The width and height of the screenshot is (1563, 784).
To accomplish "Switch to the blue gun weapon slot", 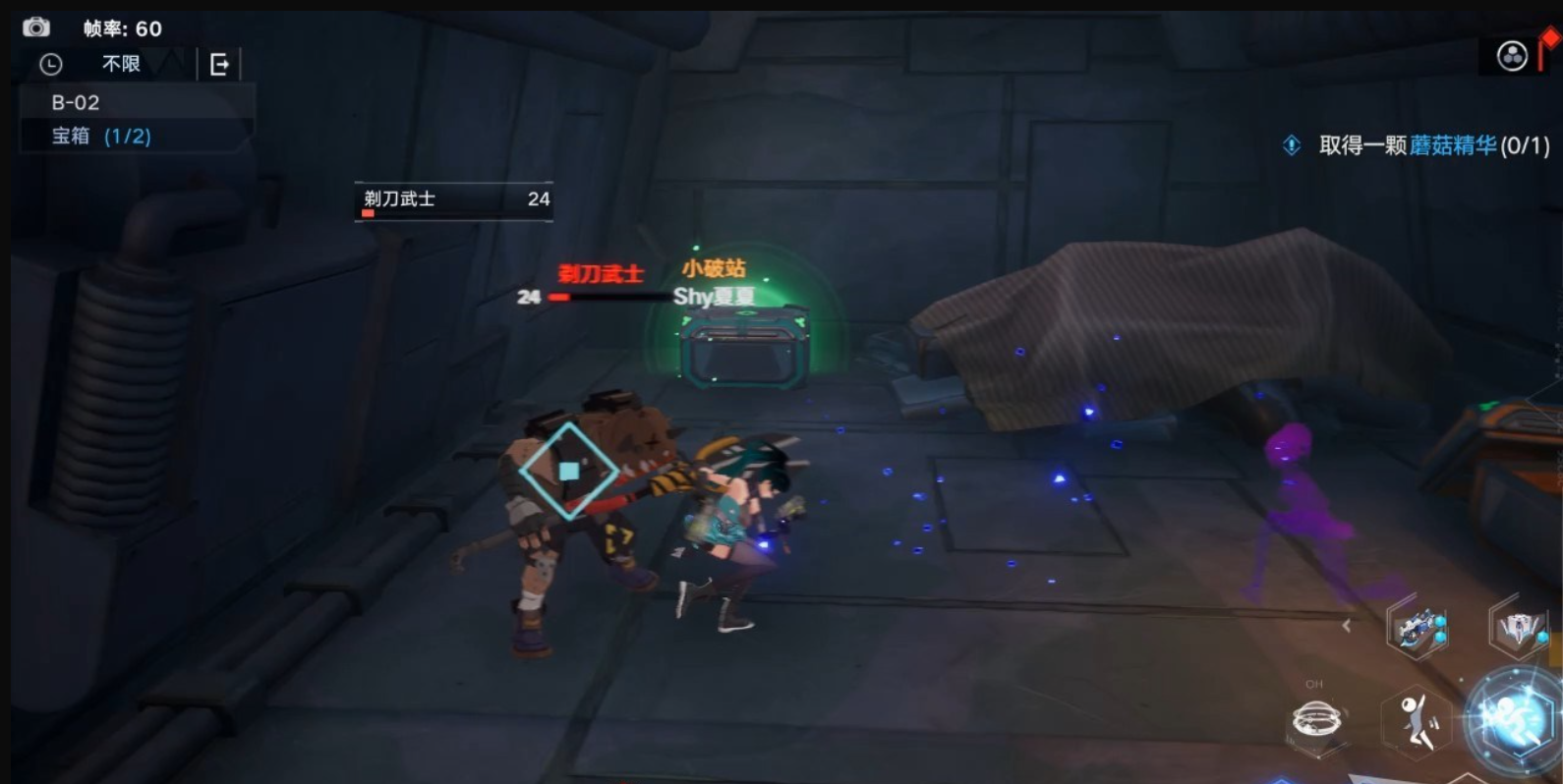I will 1417,629.
